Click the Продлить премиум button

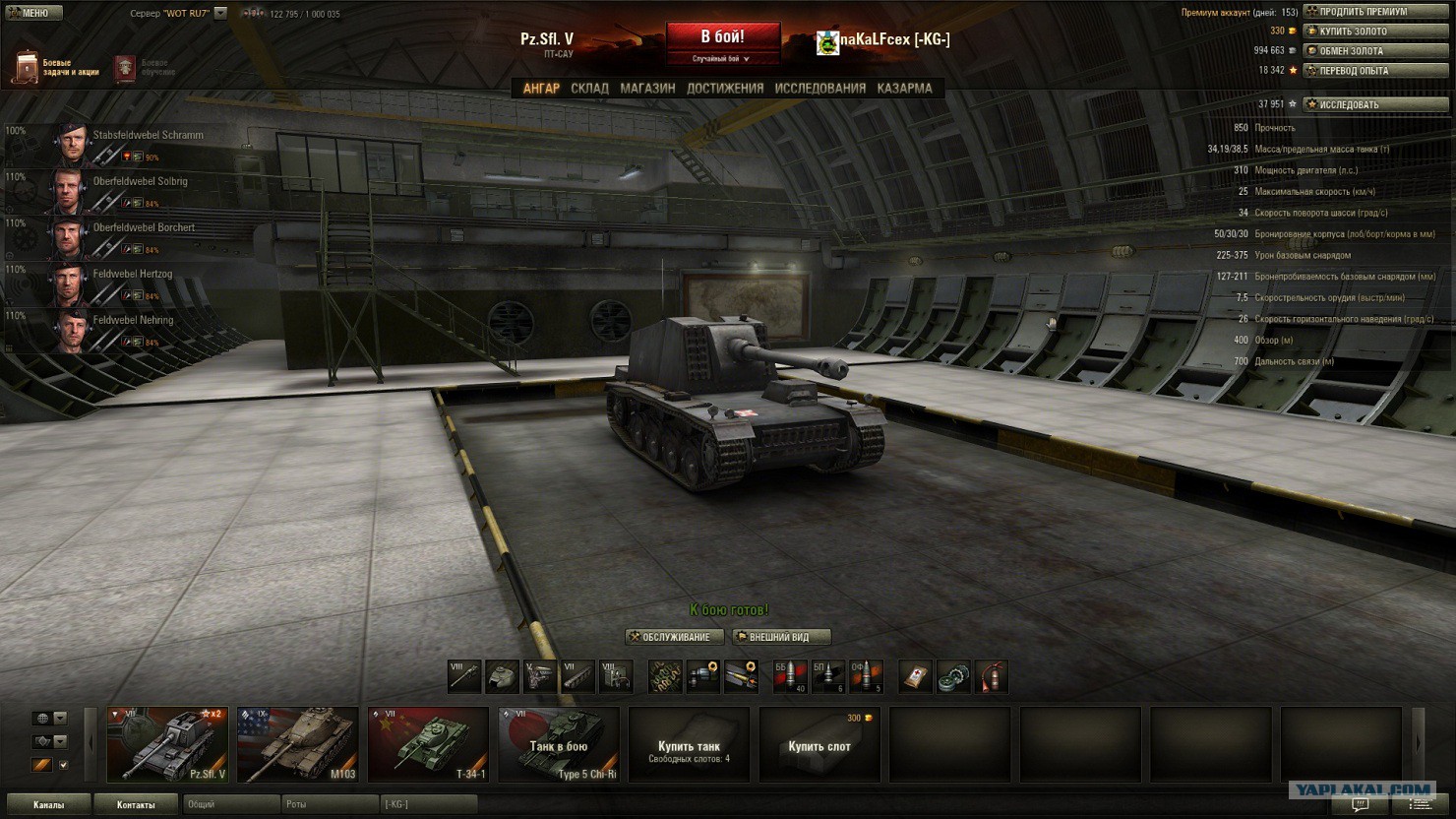[1374, 12]
